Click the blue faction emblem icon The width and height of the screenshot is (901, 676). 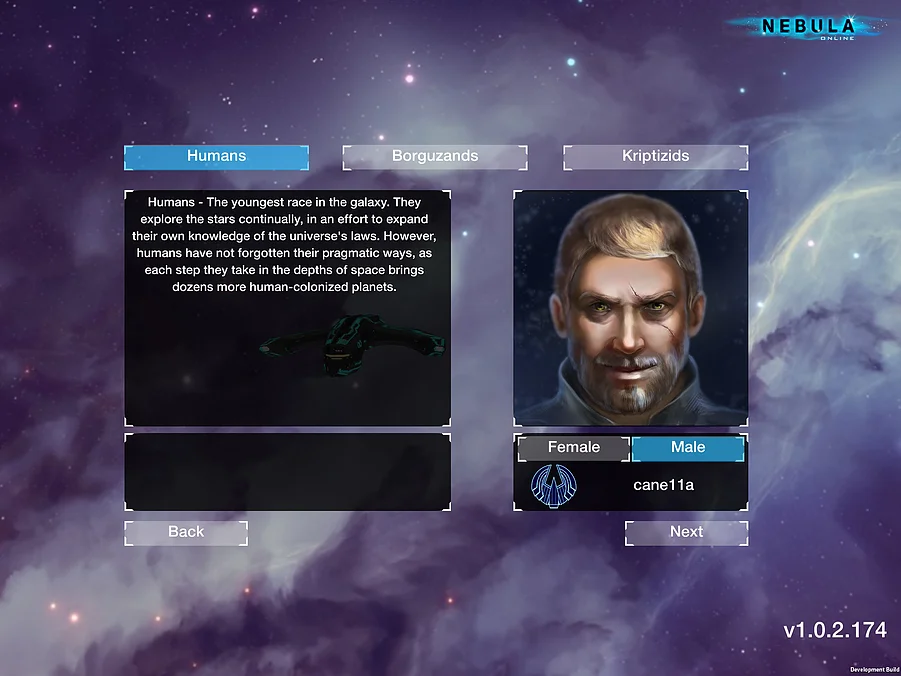(553, 485)
